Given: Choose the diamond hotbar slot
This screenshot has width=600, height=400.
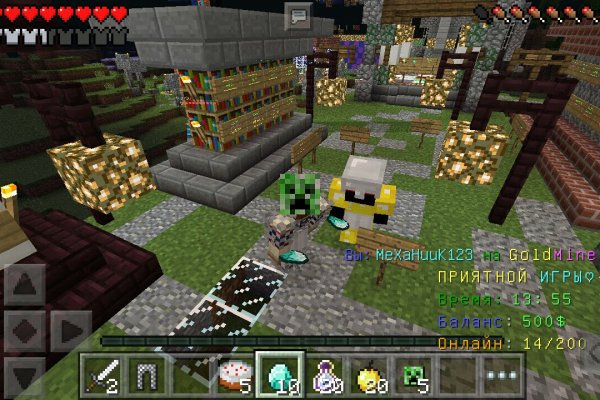Looking at the screenshot, I should [279, 375].
